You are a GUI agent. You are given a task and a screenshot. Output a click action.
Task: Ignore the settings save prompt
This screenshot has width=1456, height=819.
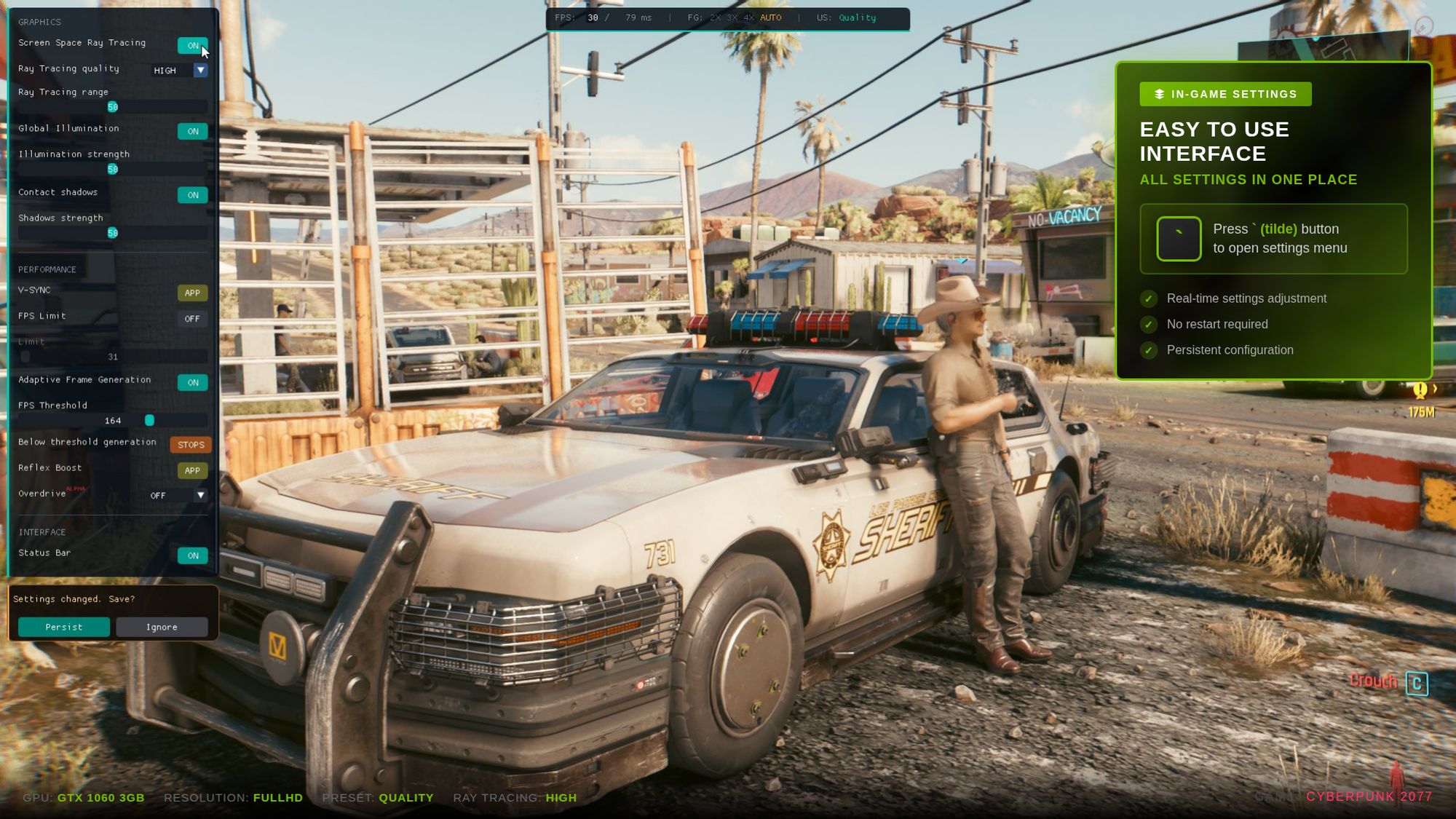(x=162, y=627)
